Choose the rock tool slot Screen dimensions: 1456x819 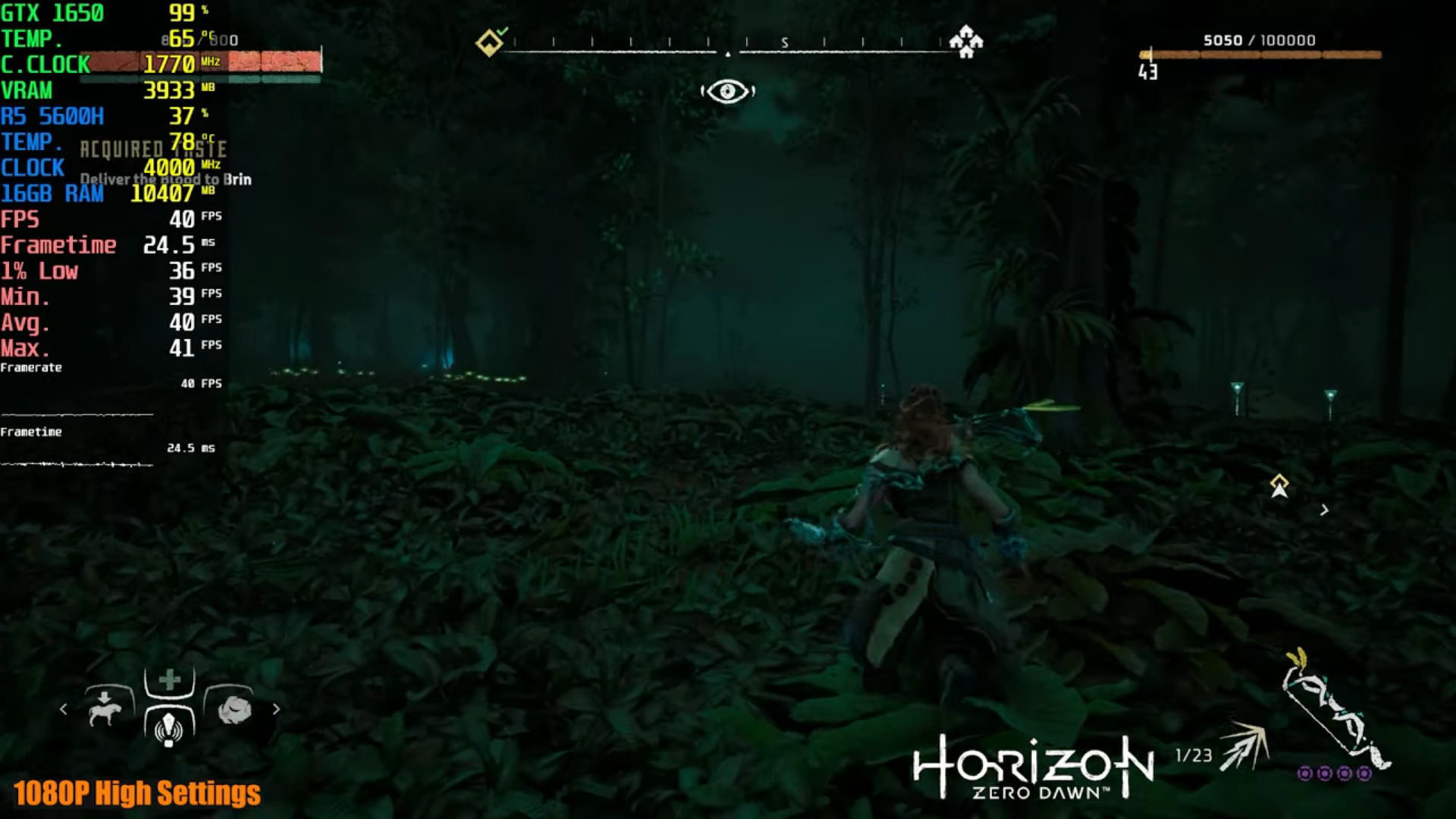tap(234, 710)
